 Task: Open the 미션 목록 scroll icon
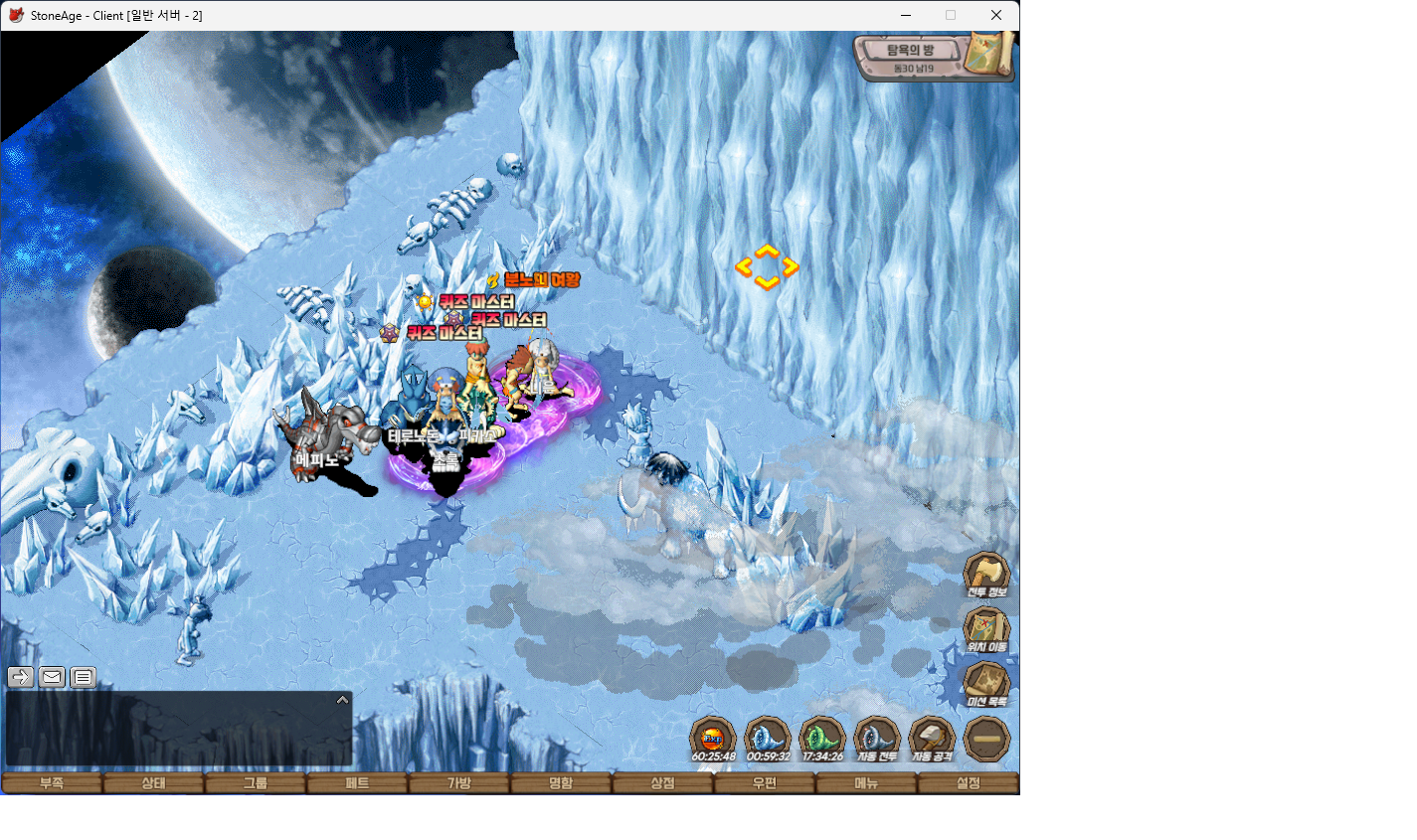click(986, 683)
